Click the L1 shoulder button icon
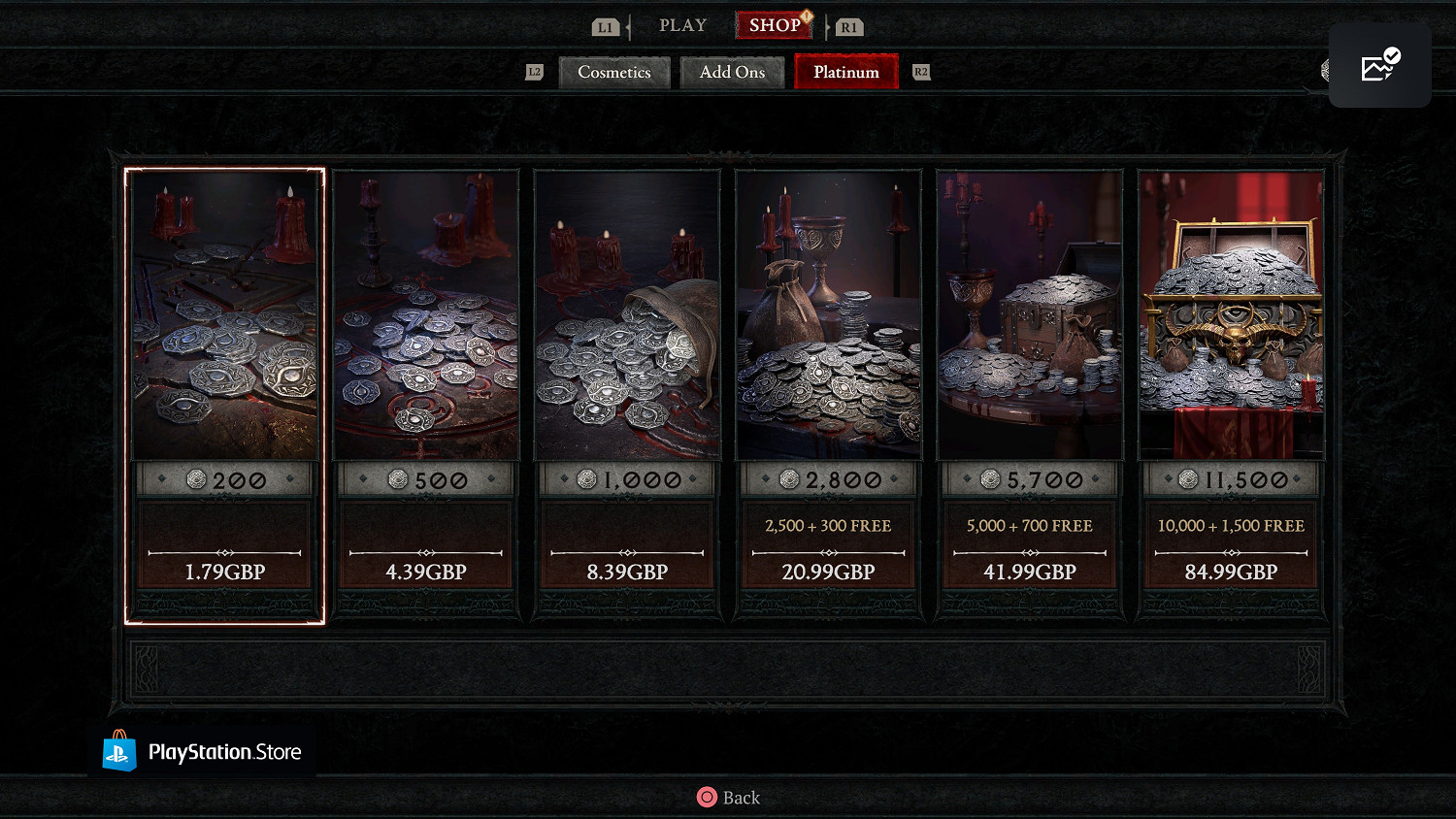This screenshot has width=1456, height=819. click(606, 26)
